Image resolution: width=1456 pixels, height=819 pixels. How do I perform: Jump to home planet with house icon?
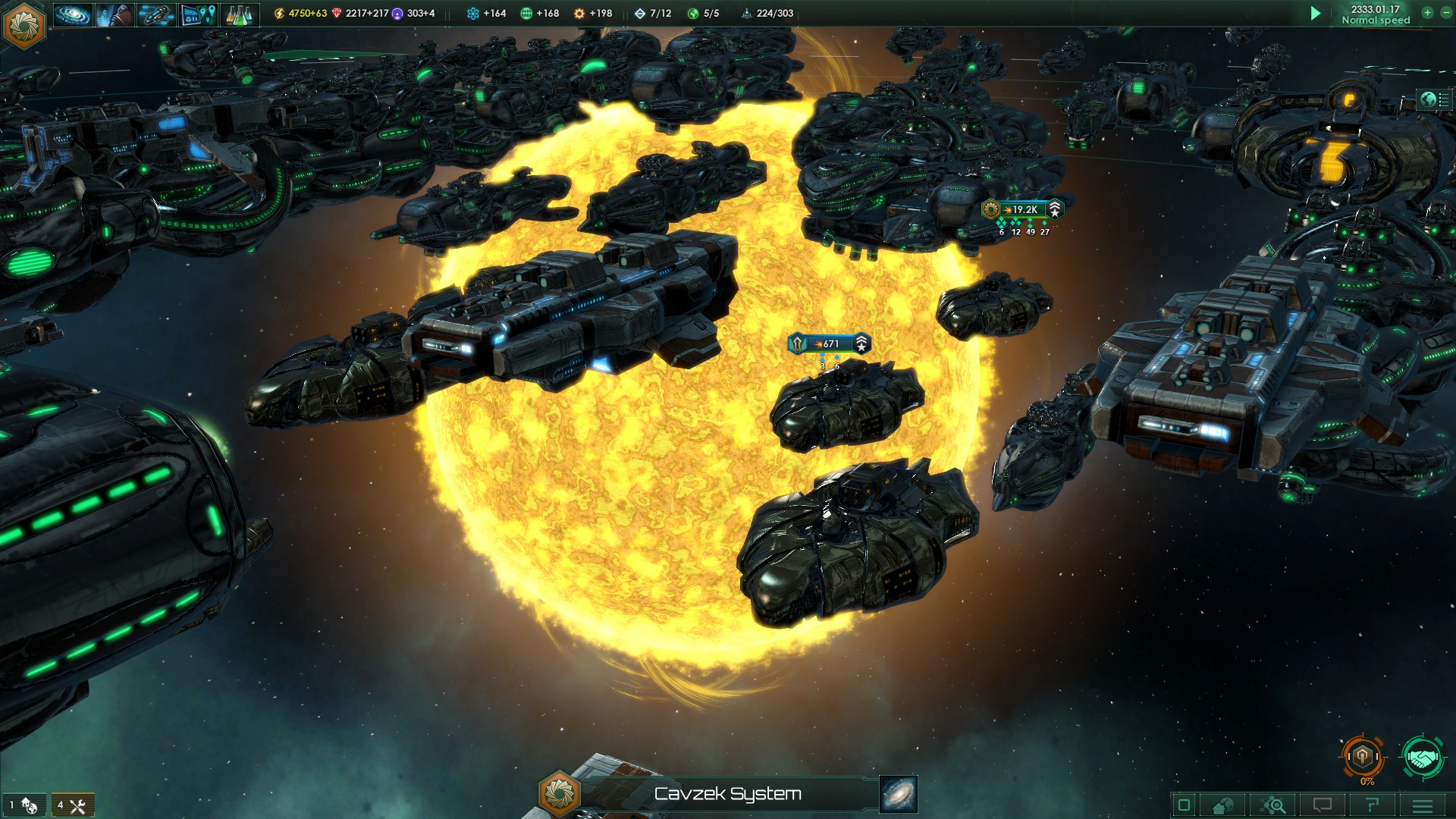1223,805
